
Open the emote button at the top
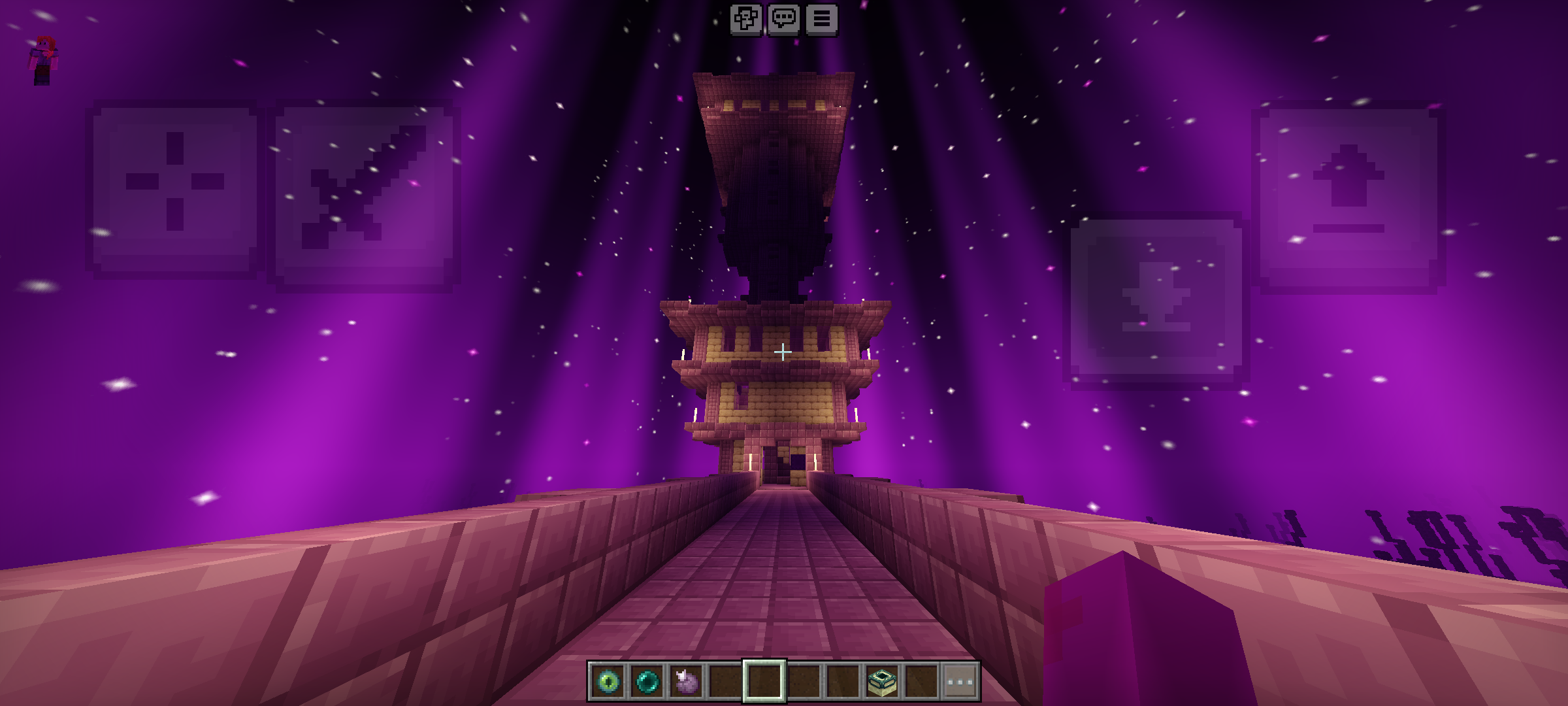point(745,19)
